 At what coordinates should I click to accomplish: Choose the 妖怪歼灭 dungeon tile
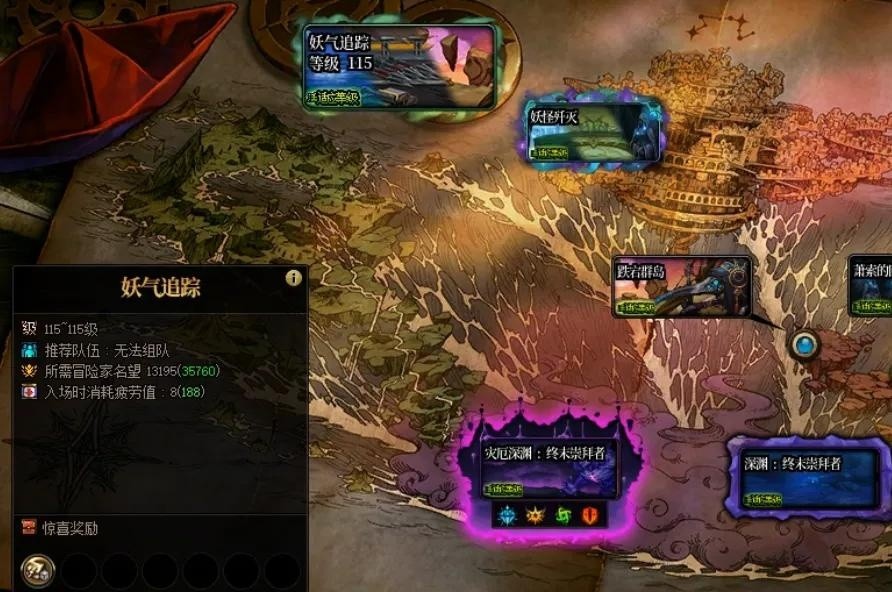595,131
